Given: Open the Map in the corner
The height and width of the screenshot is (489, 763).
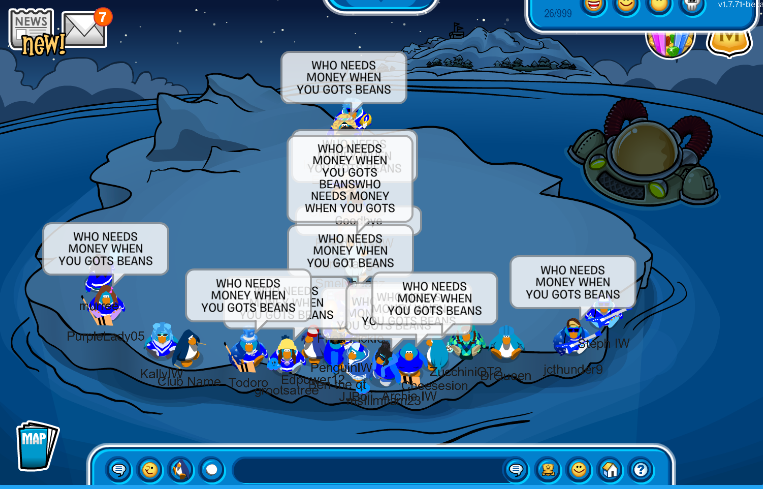Looking at the screenshot, I should [x=37, y=445].
